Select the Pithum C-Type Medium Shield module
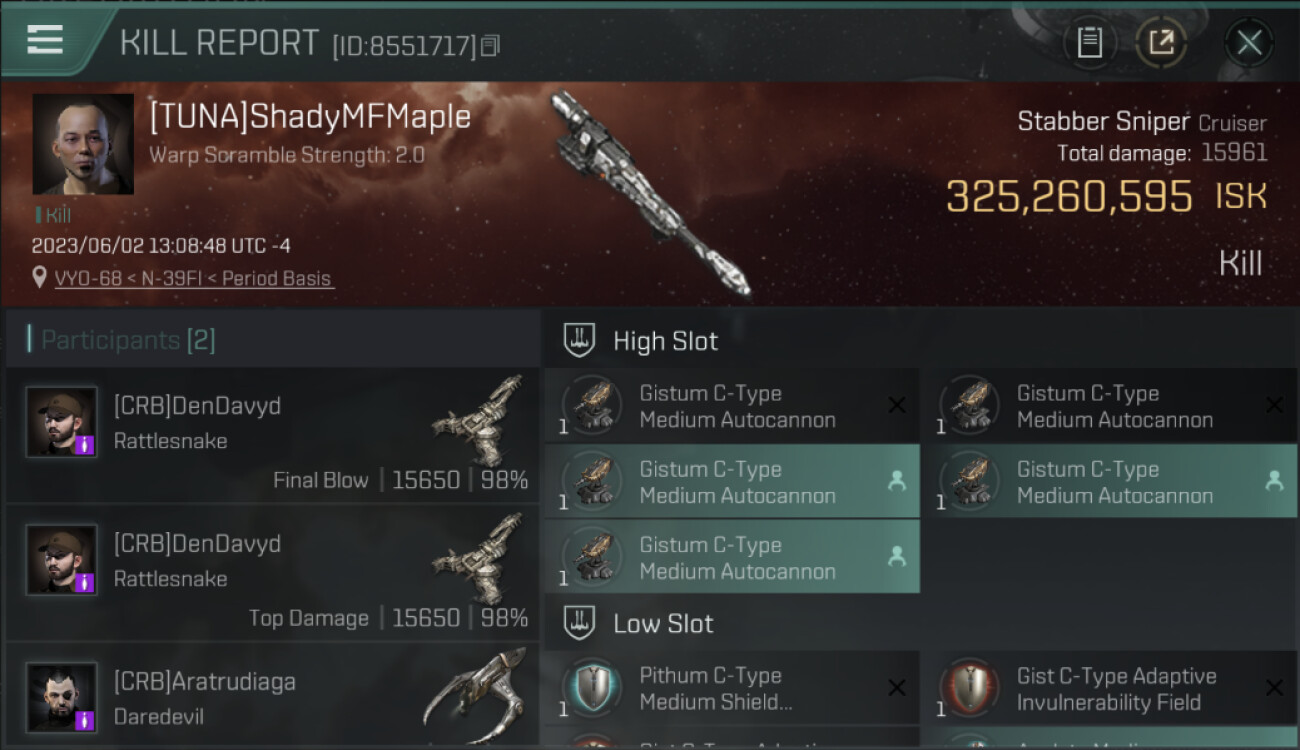The image size is (1300, 750). tap(731, 689)
